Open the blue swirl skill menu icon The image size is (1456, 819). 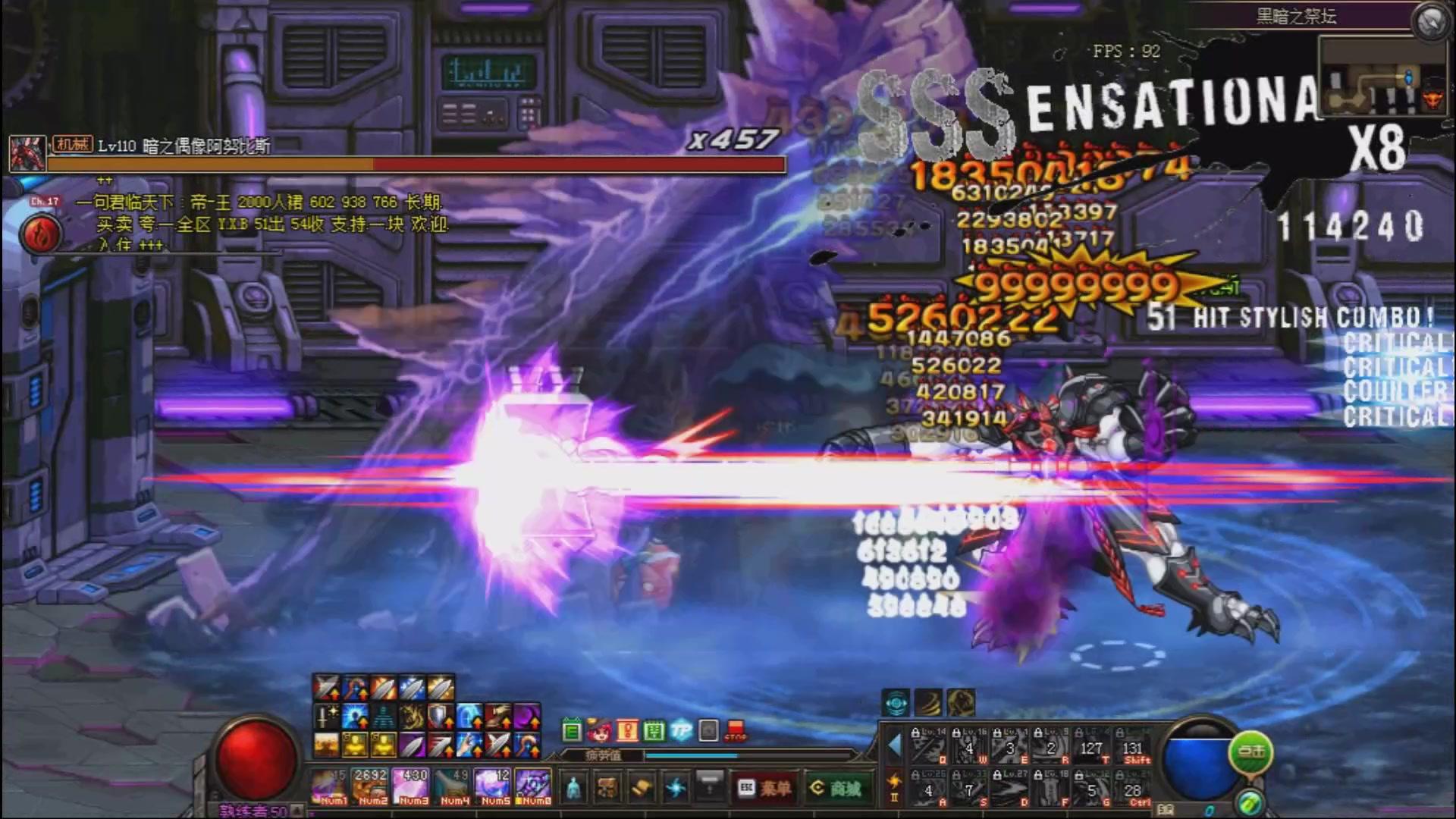(675, 789)
